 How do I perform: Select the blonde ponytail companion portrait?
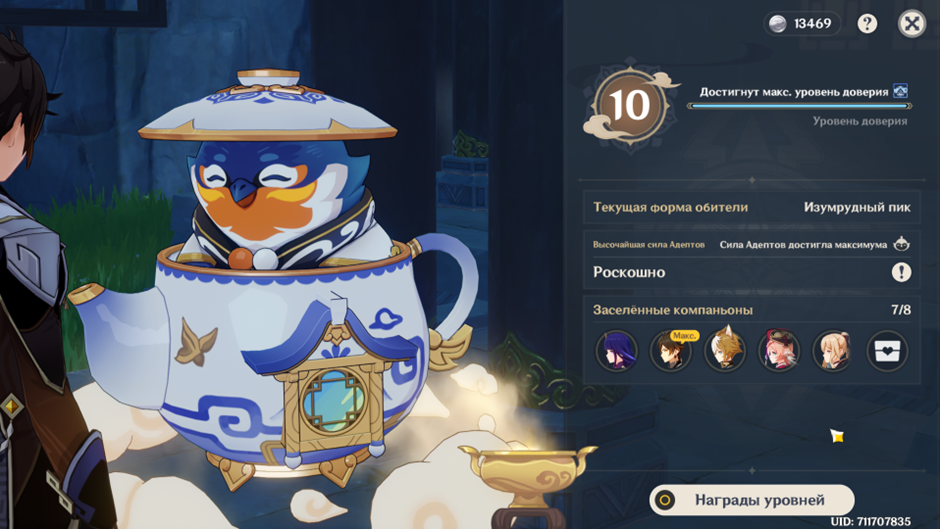(832, 351)
